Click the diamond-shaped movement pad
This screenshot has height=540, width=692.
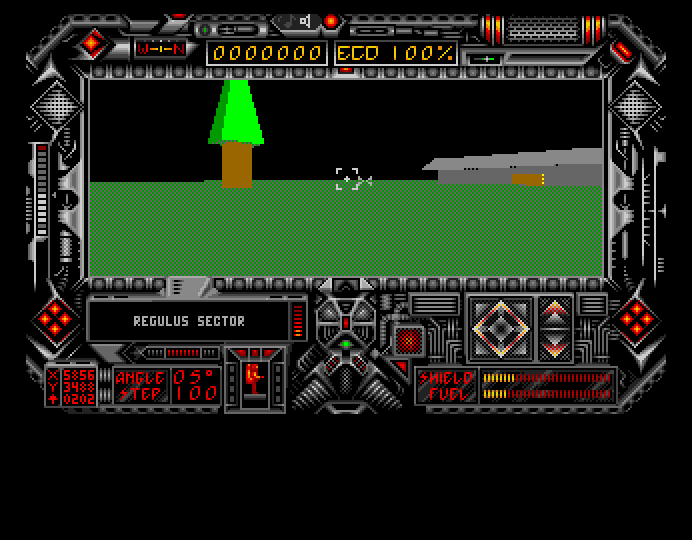coord(500,327)
